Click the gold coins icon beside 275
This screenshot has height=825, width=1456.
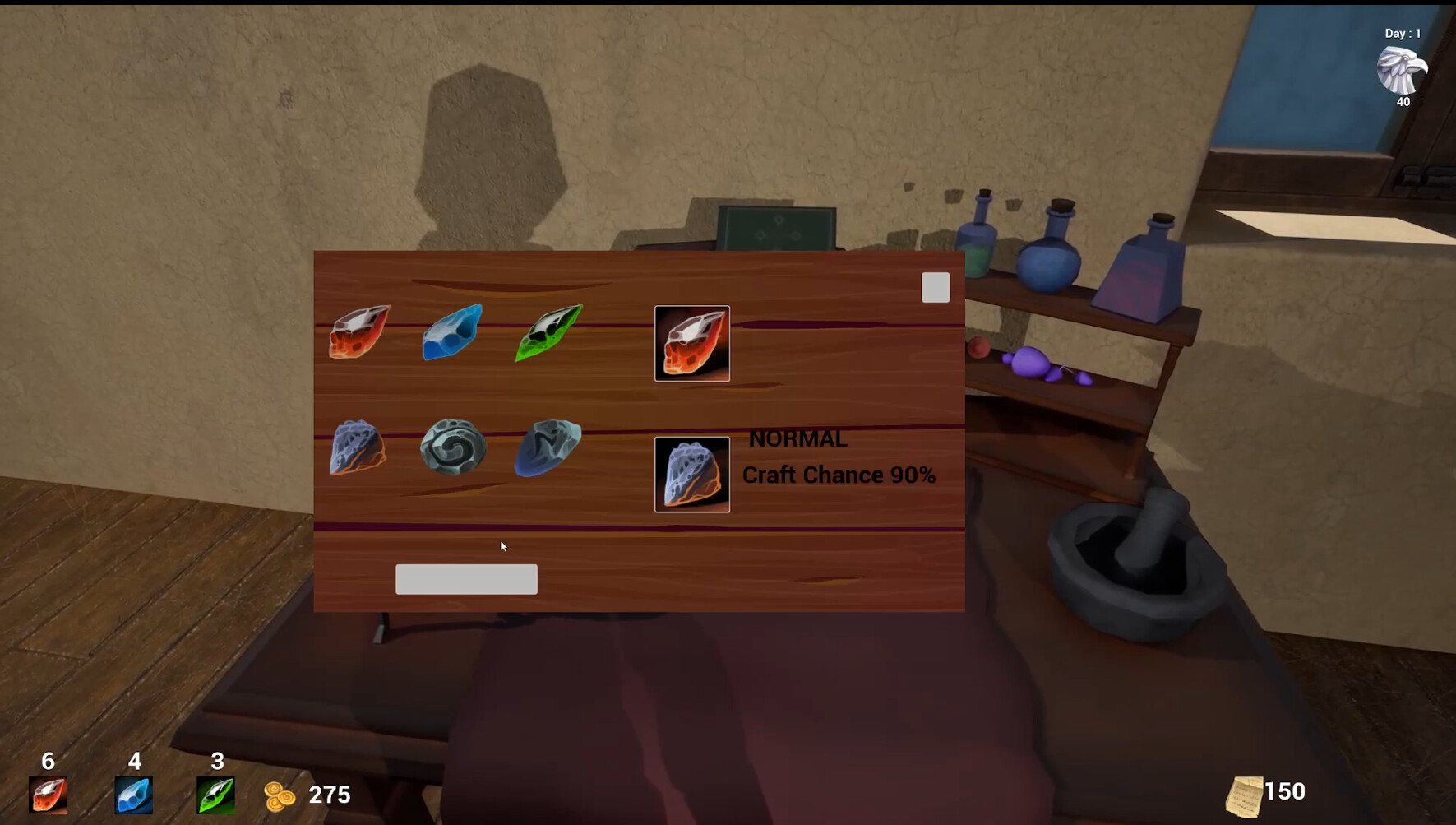280,795
